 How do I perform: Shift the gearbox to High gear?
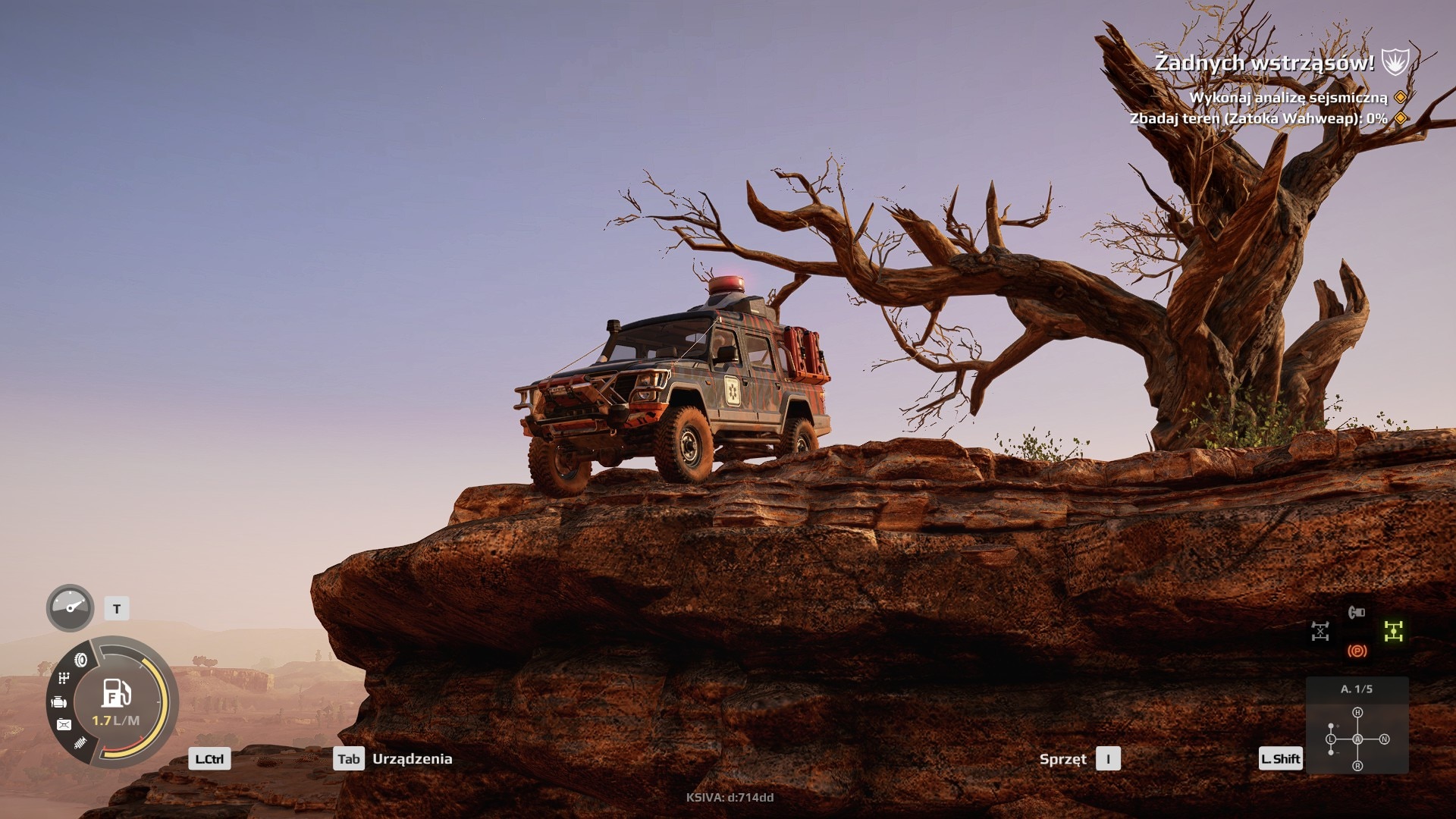(x=1357, y=713)
